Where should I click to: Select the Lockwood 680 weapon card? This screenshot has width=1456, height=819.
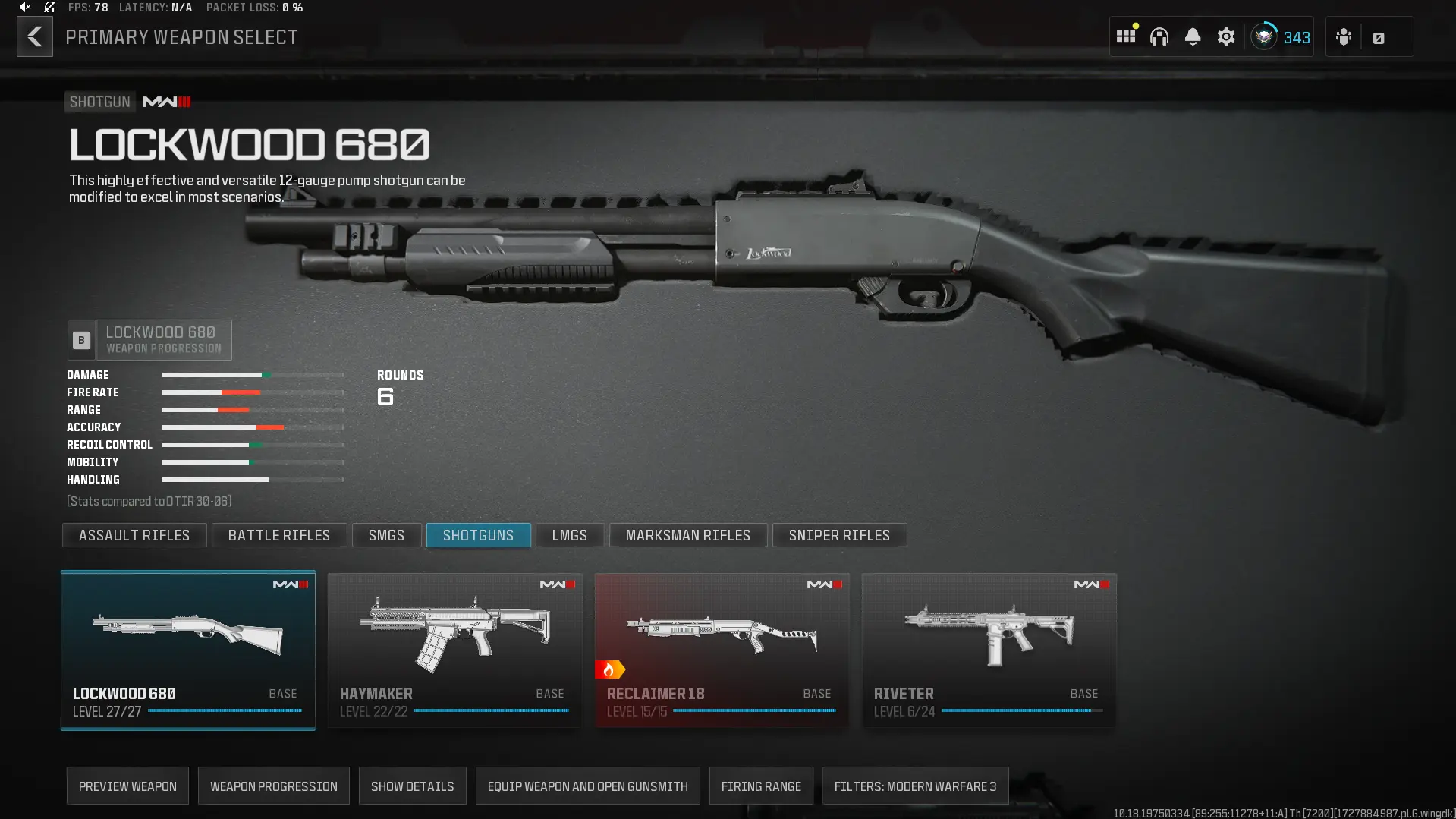[187, 650]
